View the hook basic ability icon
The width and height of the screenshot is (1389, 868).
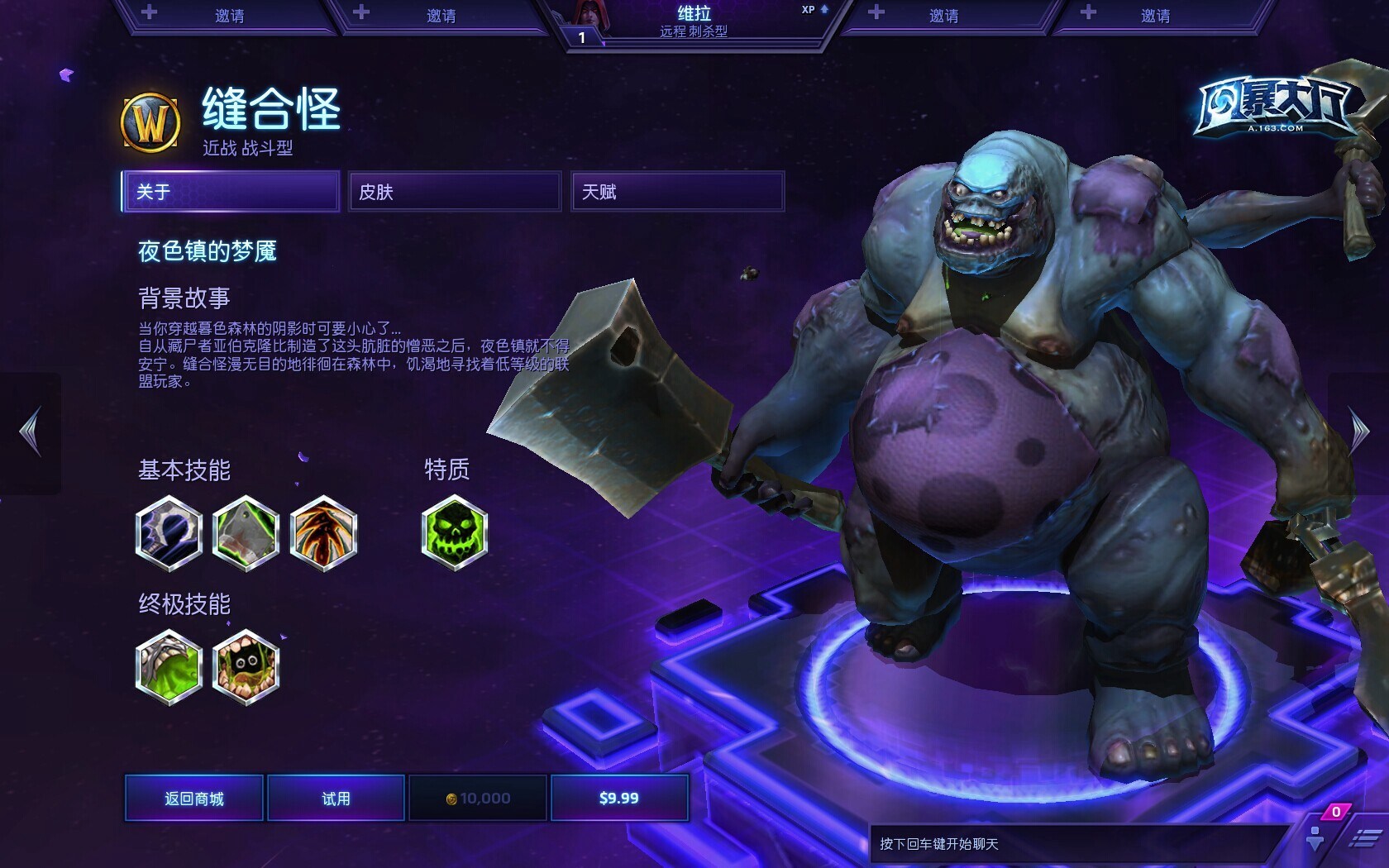169,533
